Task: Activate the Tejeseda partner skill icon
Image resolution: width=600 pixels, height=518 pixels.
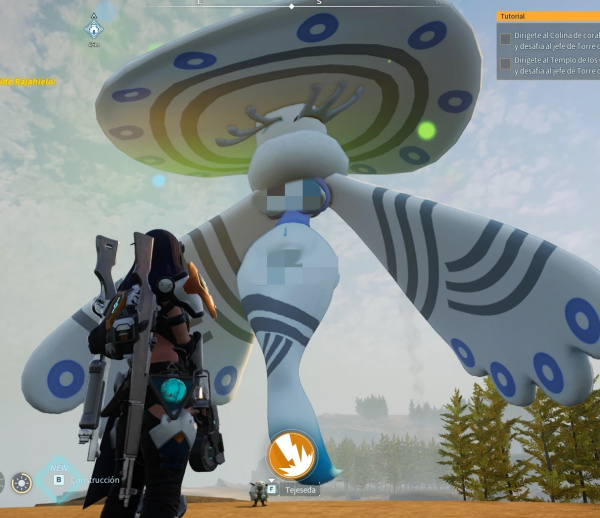Action: [291, 456]
